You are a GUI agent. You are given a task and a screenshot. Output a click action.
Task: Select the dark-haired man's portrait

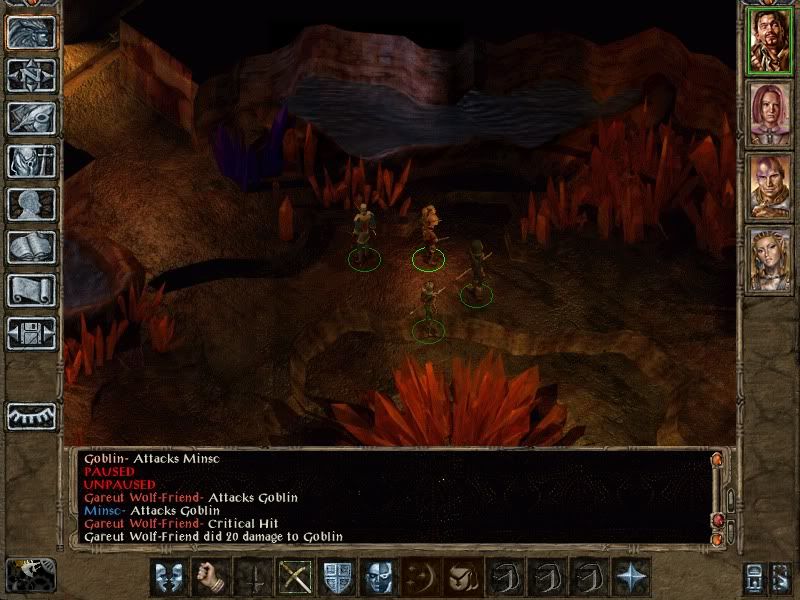coord(771,40)
